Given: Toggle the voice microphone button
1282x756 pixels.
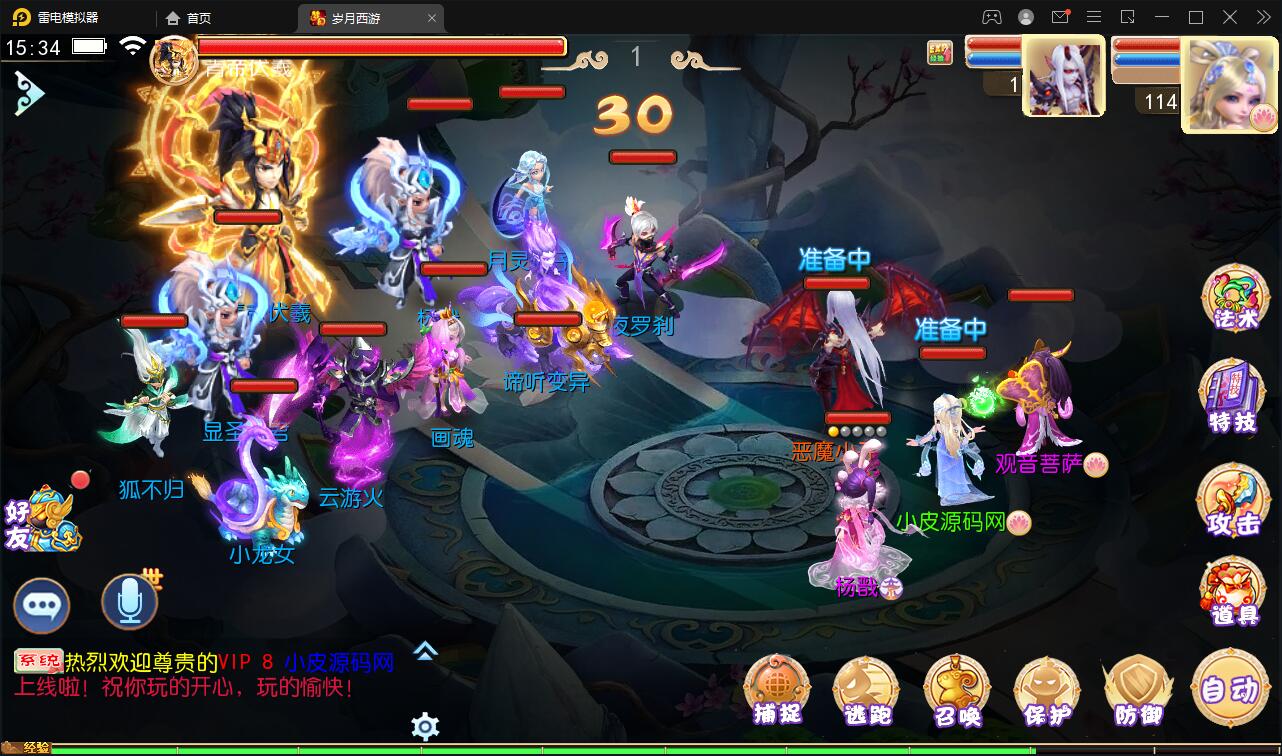Looking at the screenshot, I should (x=129, y=602).
